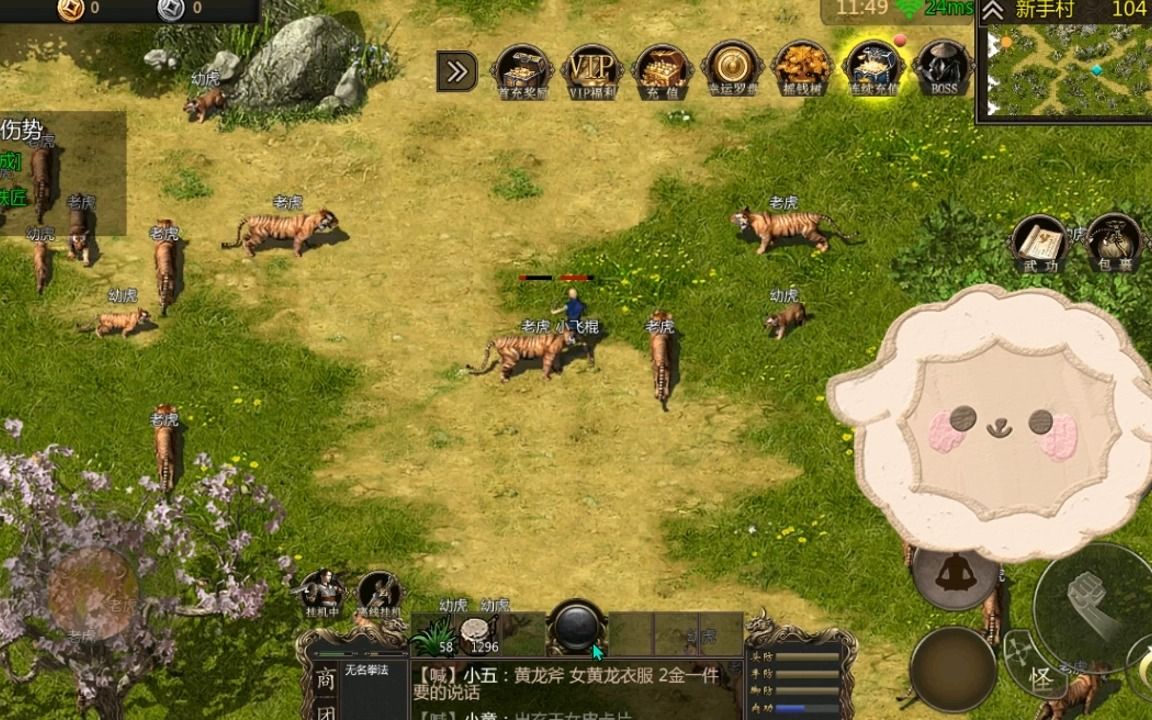The width and height of the screenshot is (1152, 720).
Task: Open the 连续充值 consecutive recharge icon
Action: click(x=872, y=69)
